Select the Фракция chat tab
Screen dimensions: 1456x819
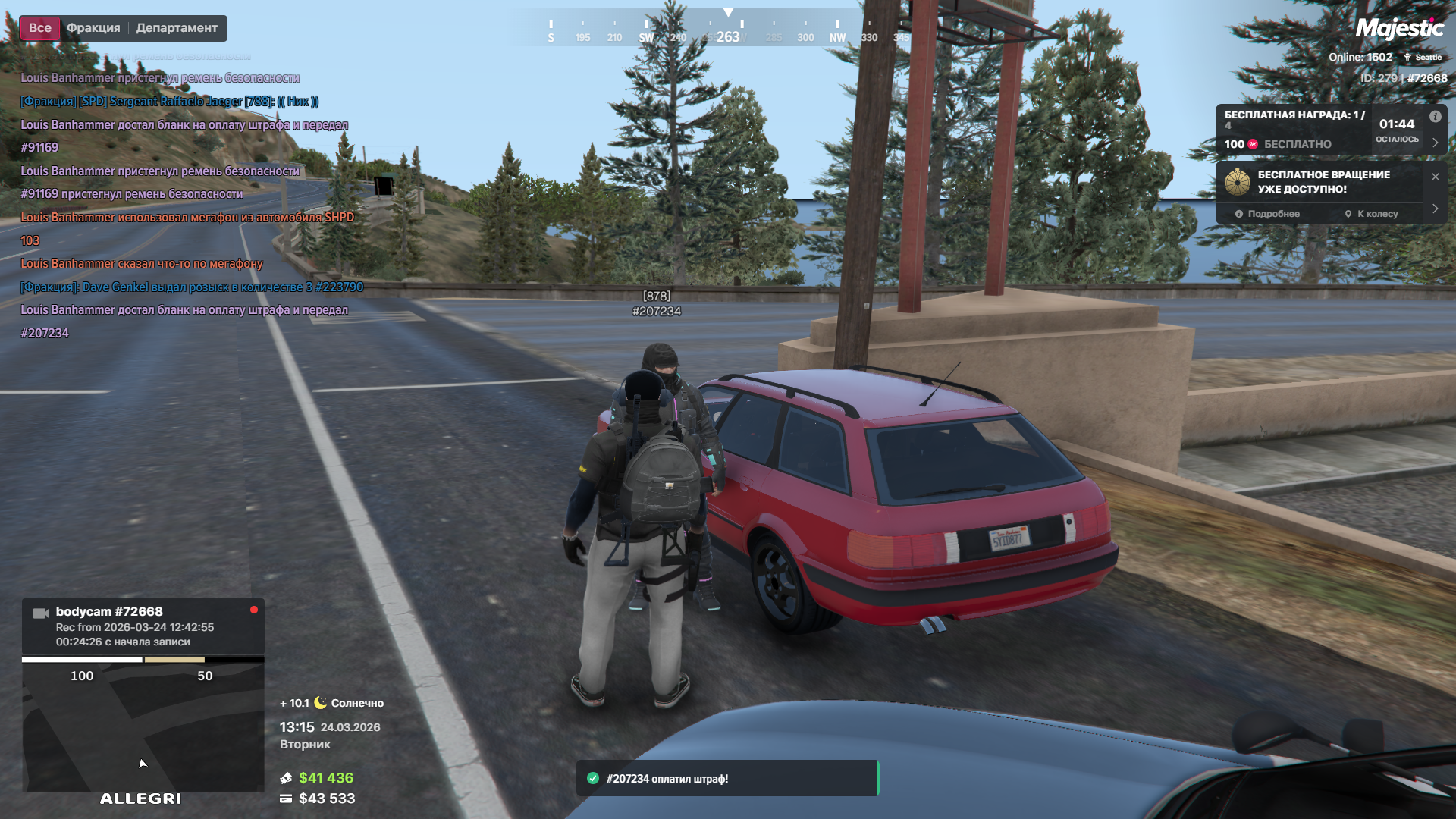coord(93,28)
